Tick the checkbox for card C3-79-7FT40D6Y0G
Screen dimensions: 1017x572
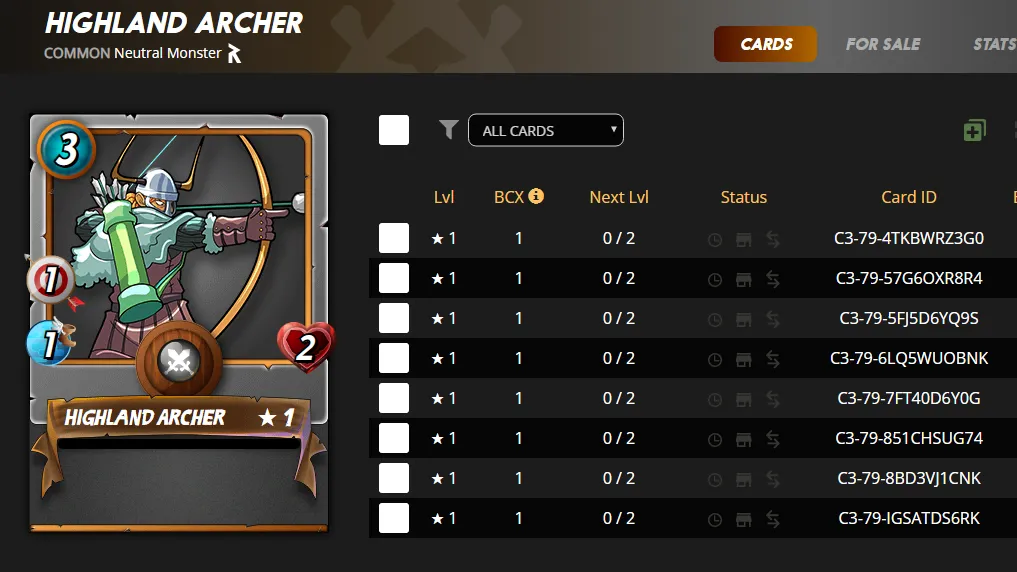point(394,398)
